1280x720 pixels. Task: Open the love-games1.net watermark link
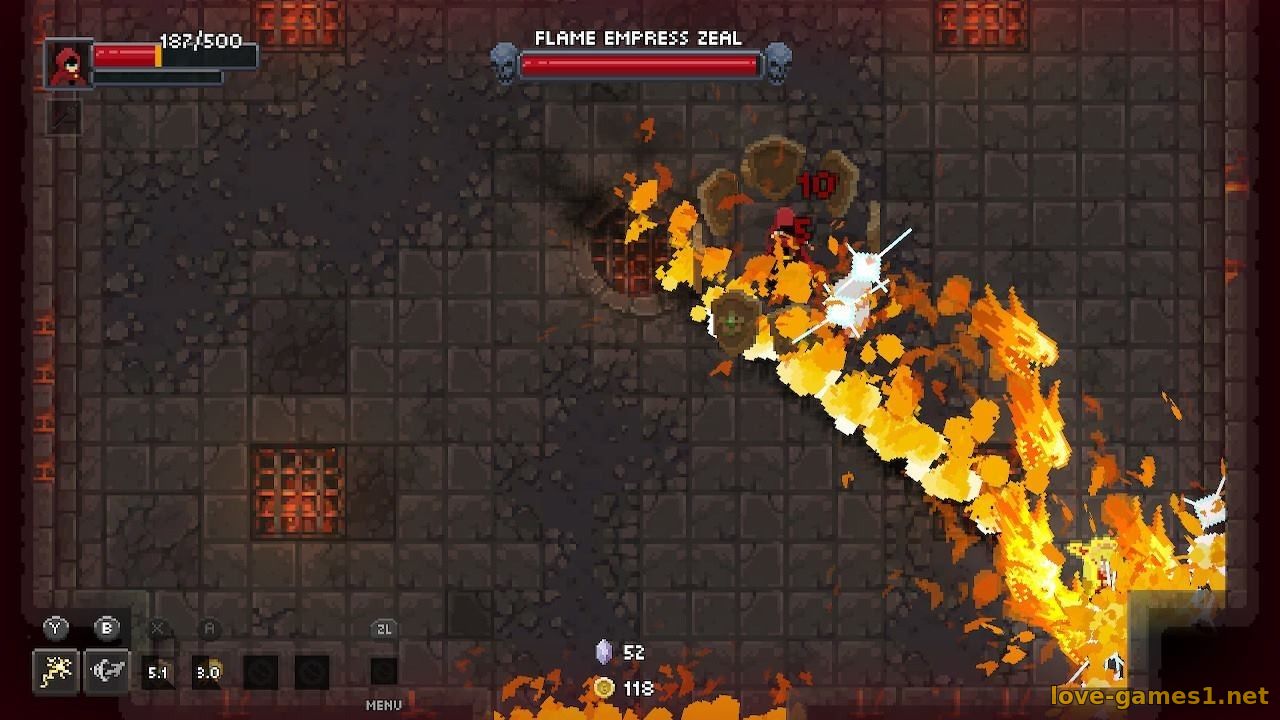pyautogui.click(x=1159, y=694)
